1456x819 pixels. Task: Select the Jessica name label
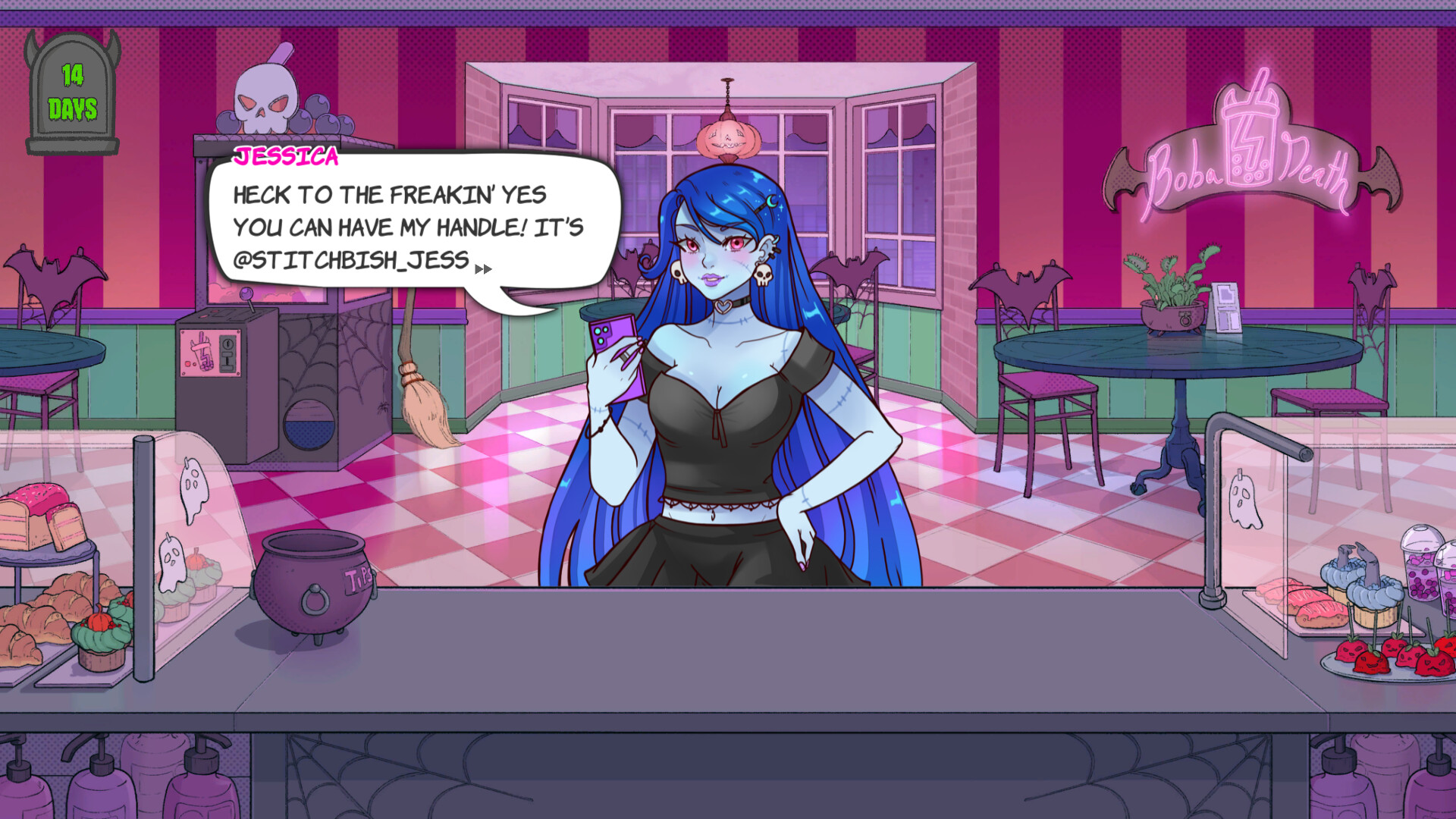(287, 158)
